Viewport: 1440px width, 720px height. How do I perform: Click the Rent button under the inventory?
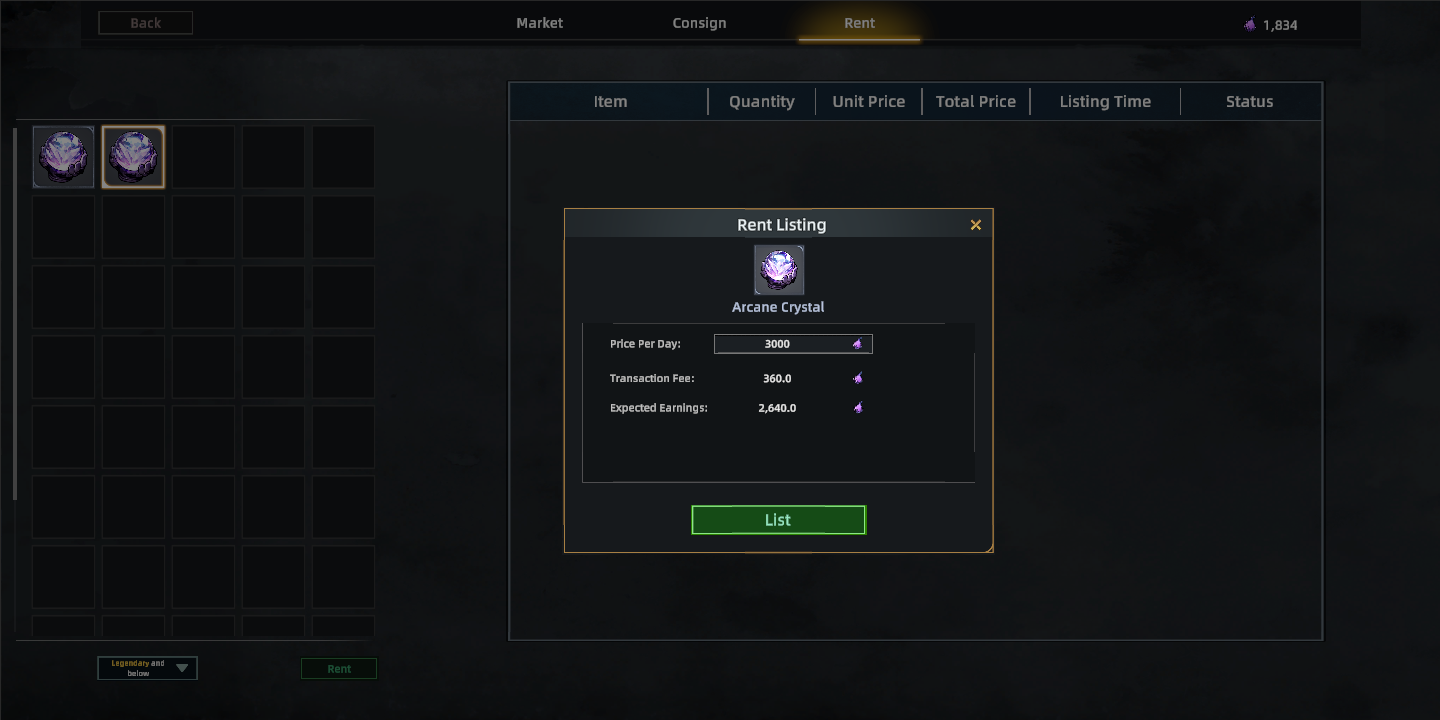coord(339,669)
